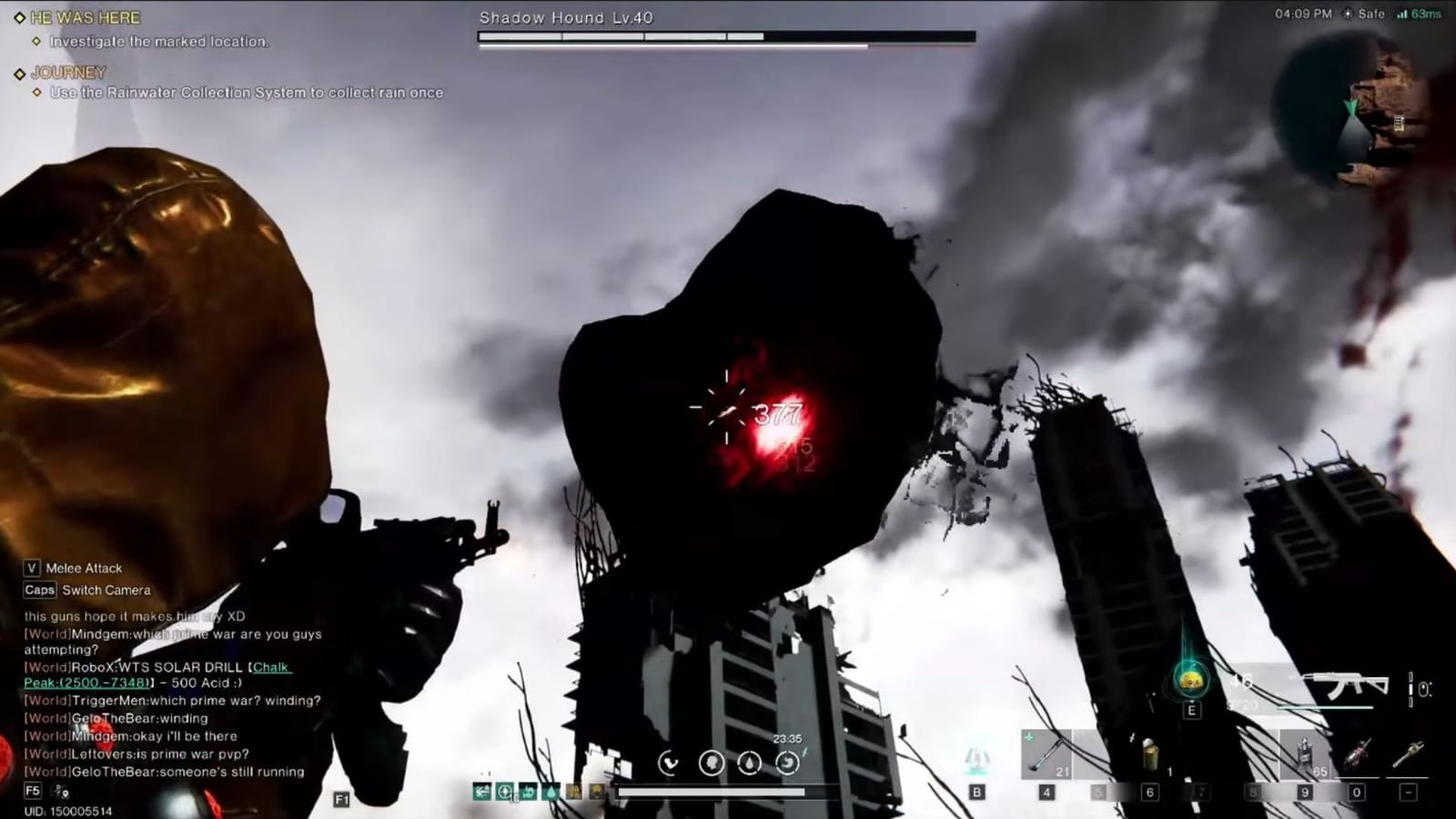Click the teal water droplet quick-slot icon
The image size is (1456, 819).
[551, 791]
